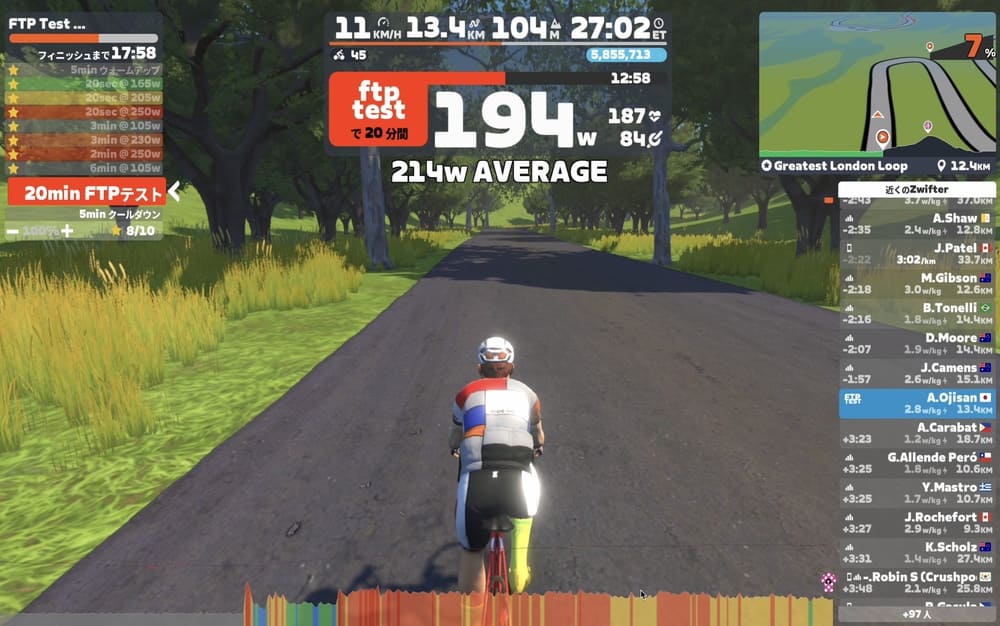Show the +97 more riders button
The height and width of the screenshot is (626, 1000).
point(916,614)
